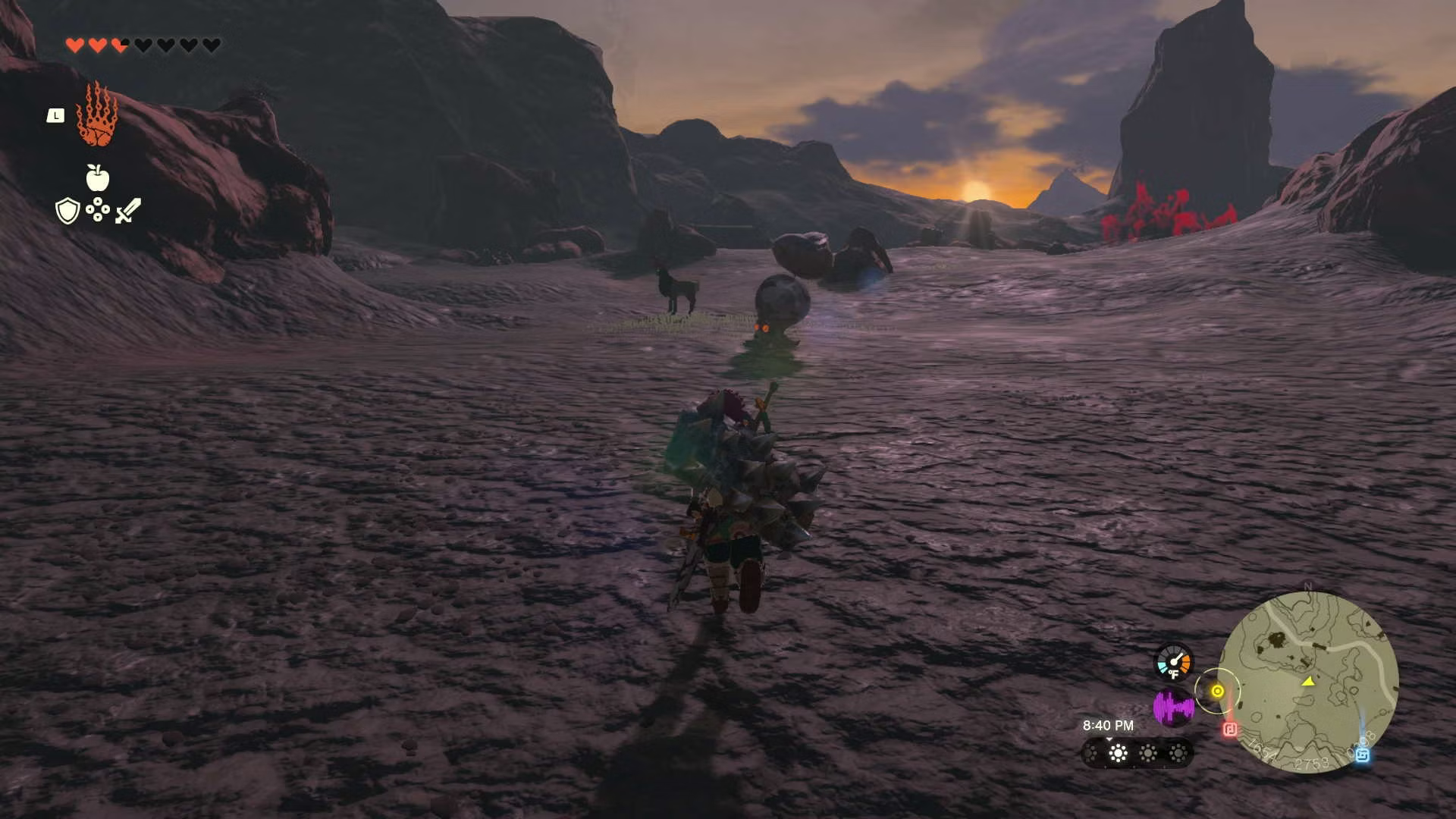
Task: Expand the 8:40 PM clock display
Action: click(x=1109, y=725)
